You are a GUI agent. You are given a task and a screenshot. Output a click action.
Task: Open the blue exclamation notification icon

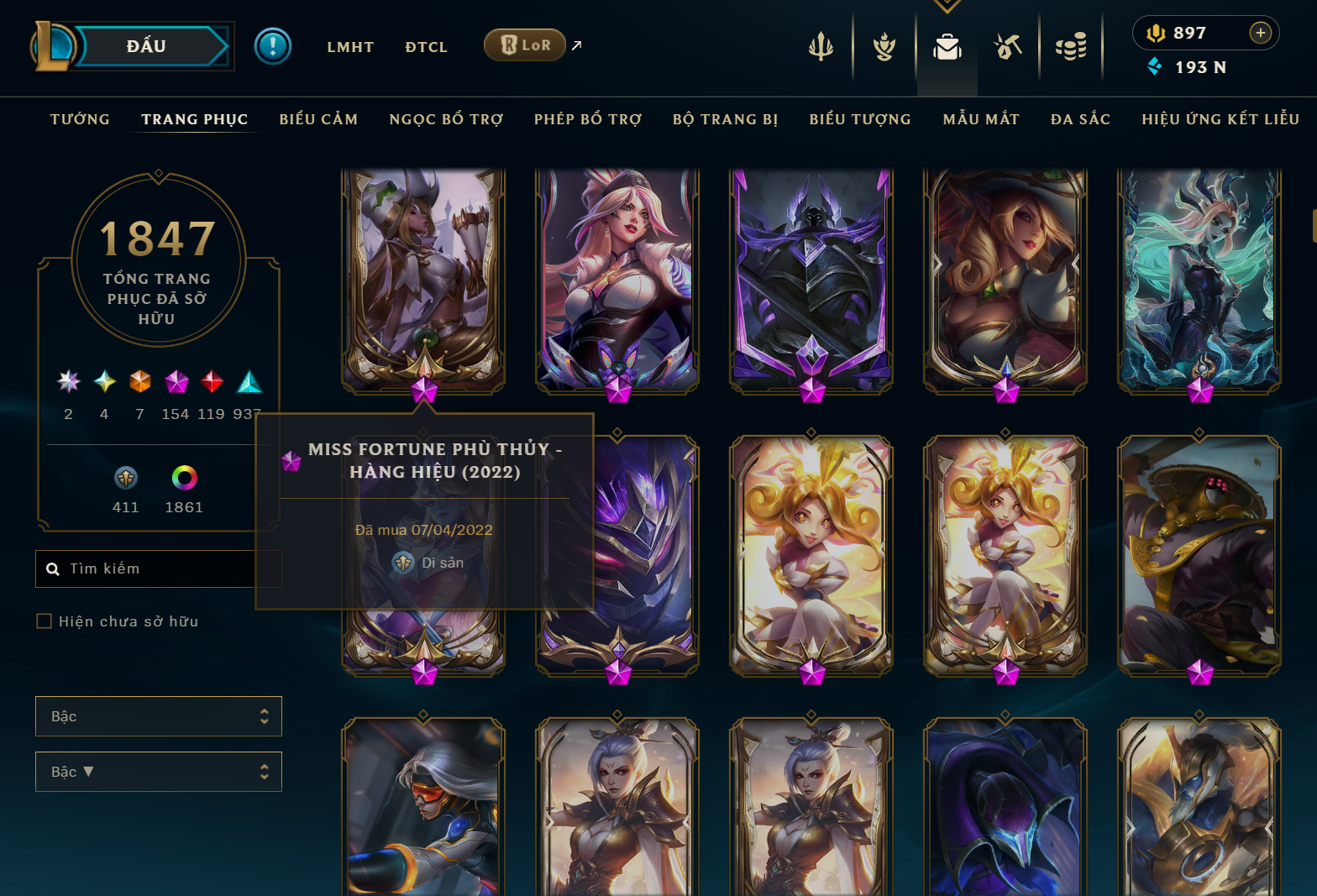(273, 46)
